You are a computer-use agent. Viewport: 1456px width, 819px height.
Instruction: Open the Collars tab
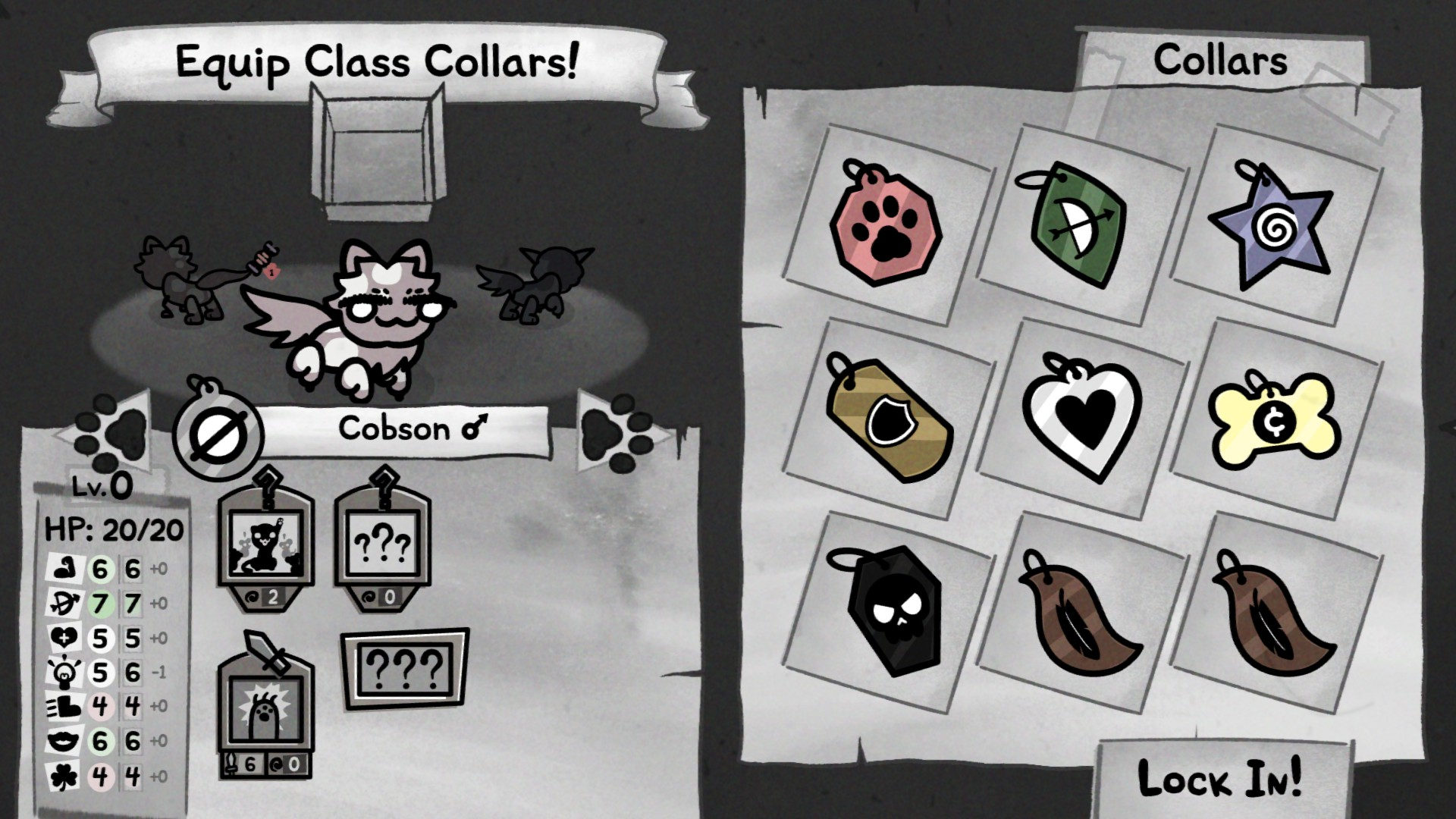1219,61
